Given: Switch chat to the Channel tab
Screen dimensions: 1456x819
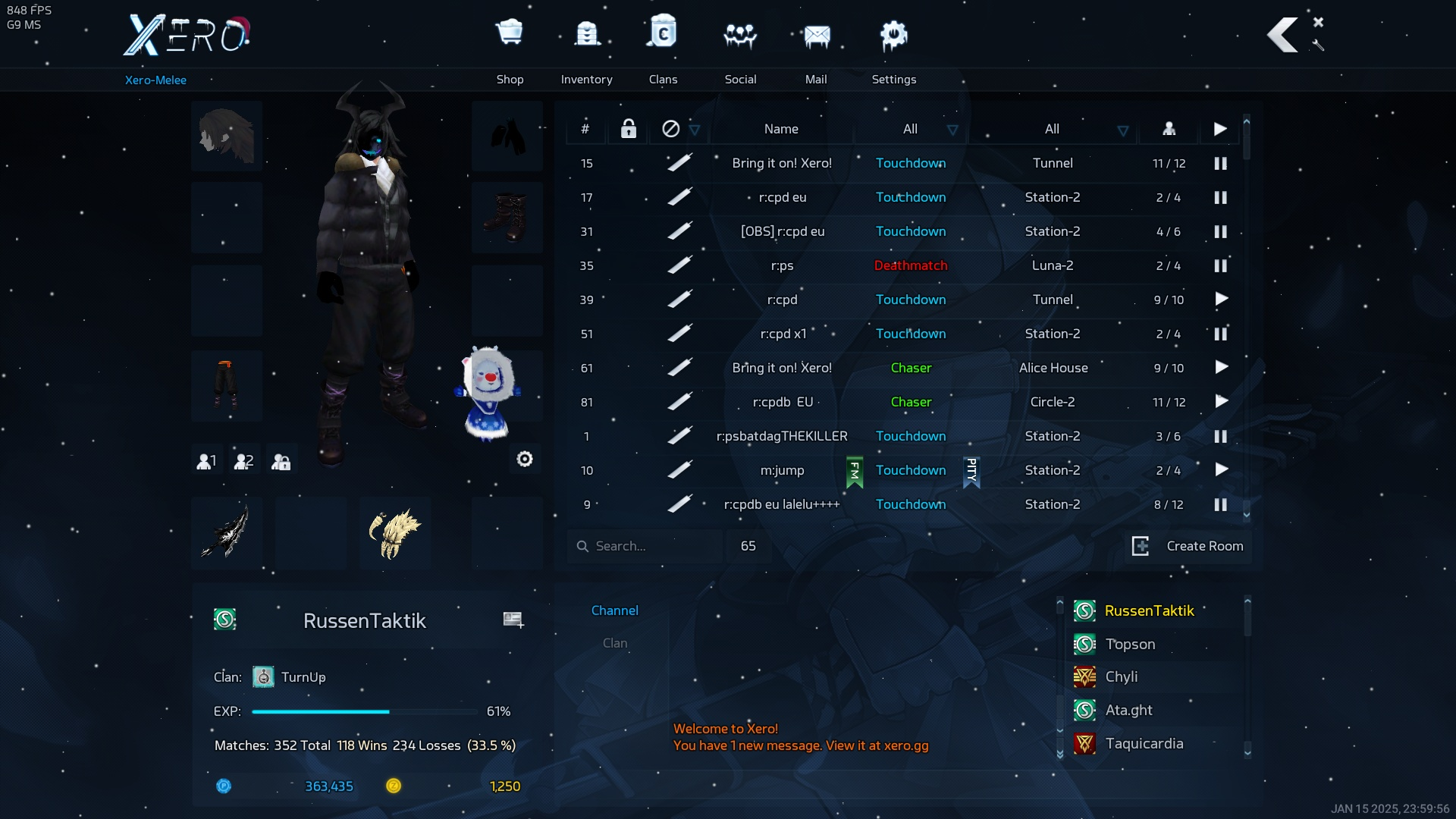Looking at the screenshot, I should click(x=615, y=610).
